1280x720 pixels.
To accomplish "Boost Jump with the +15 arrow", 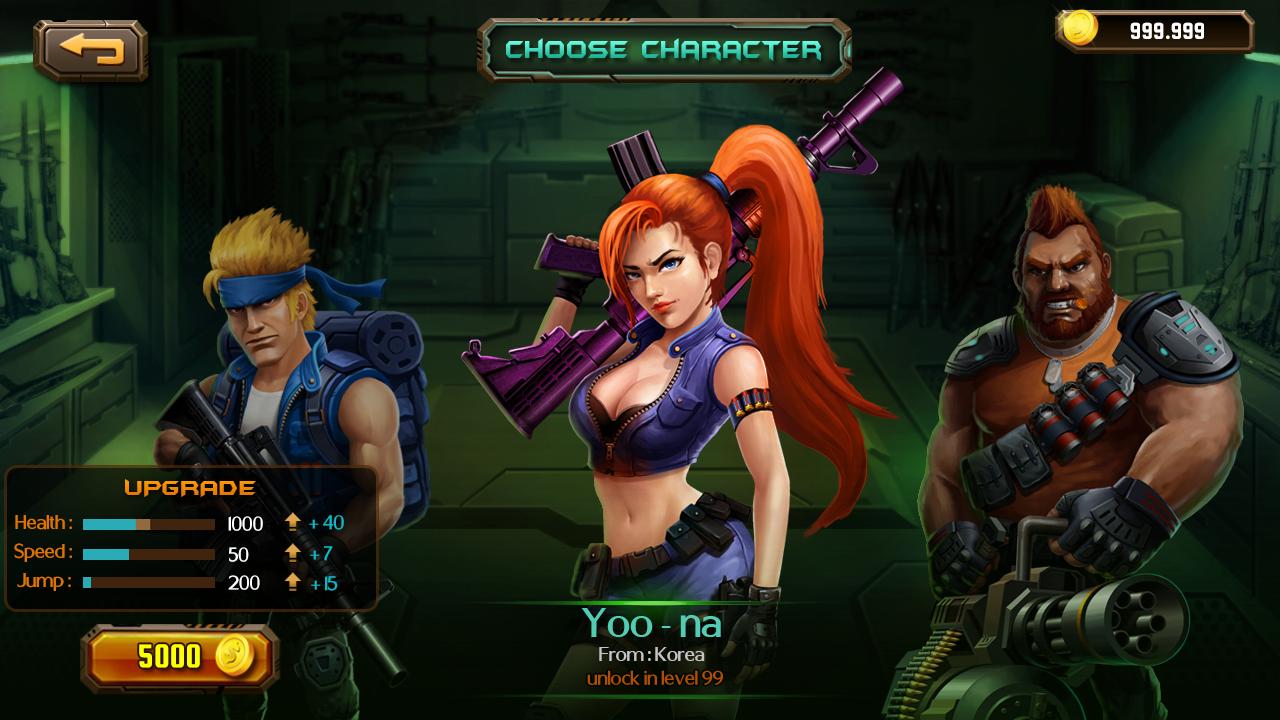I will point(293,581).
